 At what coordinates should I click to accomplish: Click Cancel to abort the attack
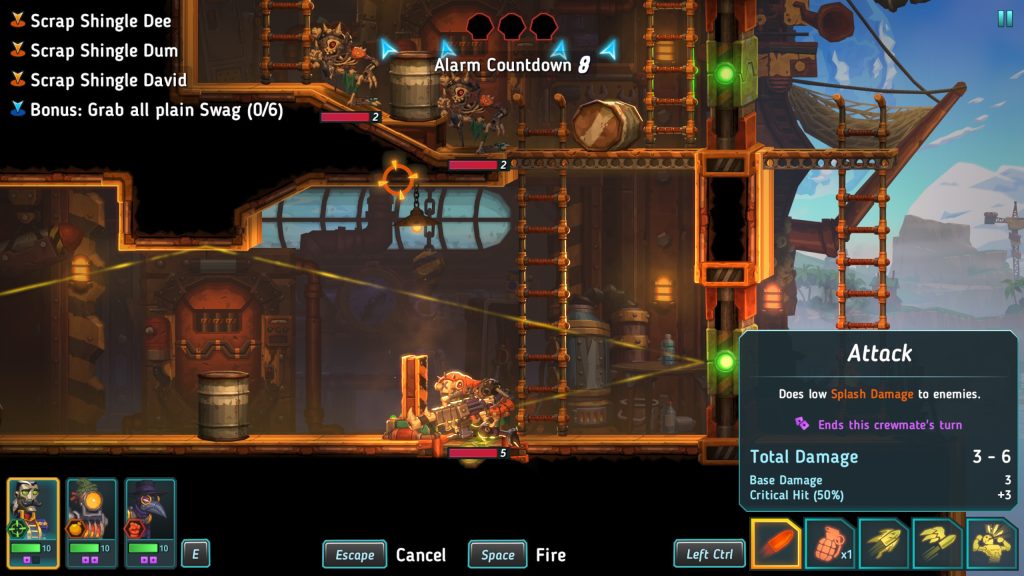420,555
